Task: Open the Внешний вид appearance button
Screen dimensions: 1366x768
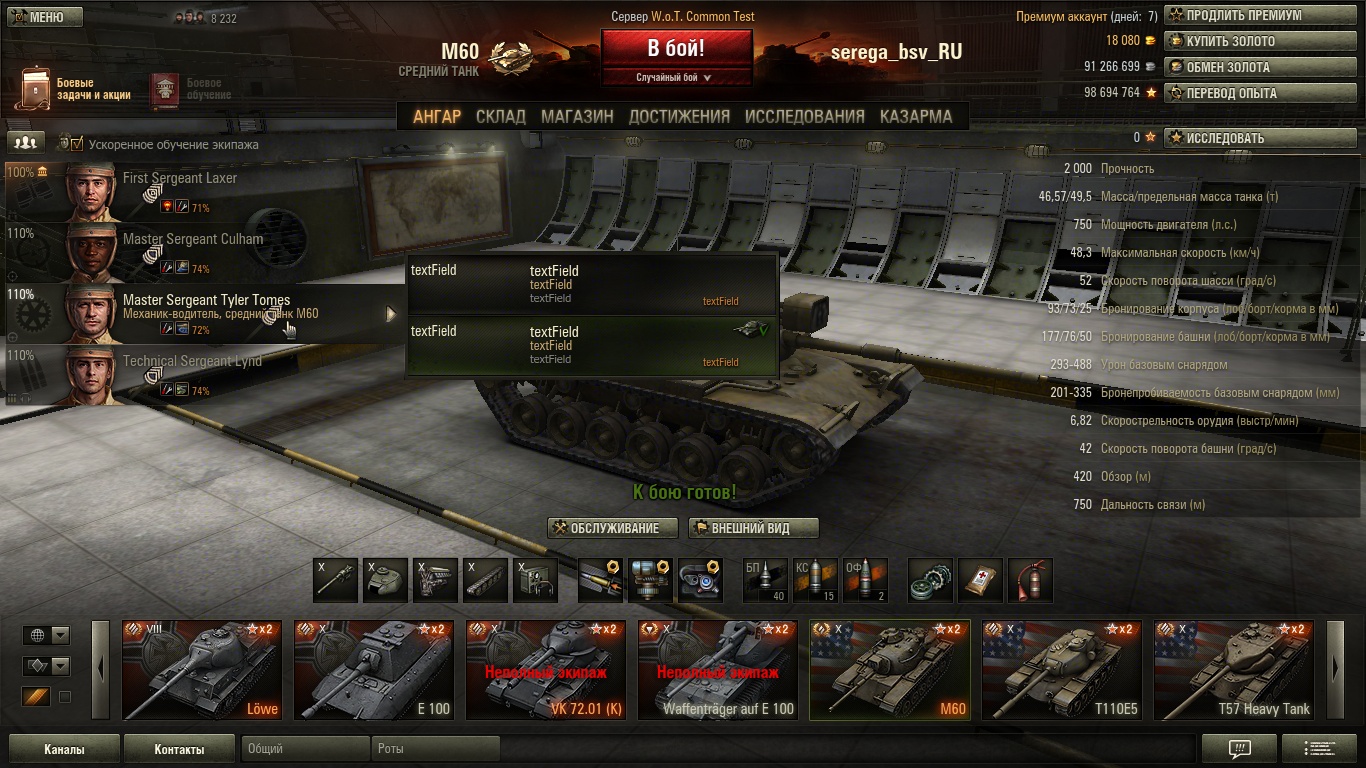Action: pyautogui.click(x=753, y=528)
